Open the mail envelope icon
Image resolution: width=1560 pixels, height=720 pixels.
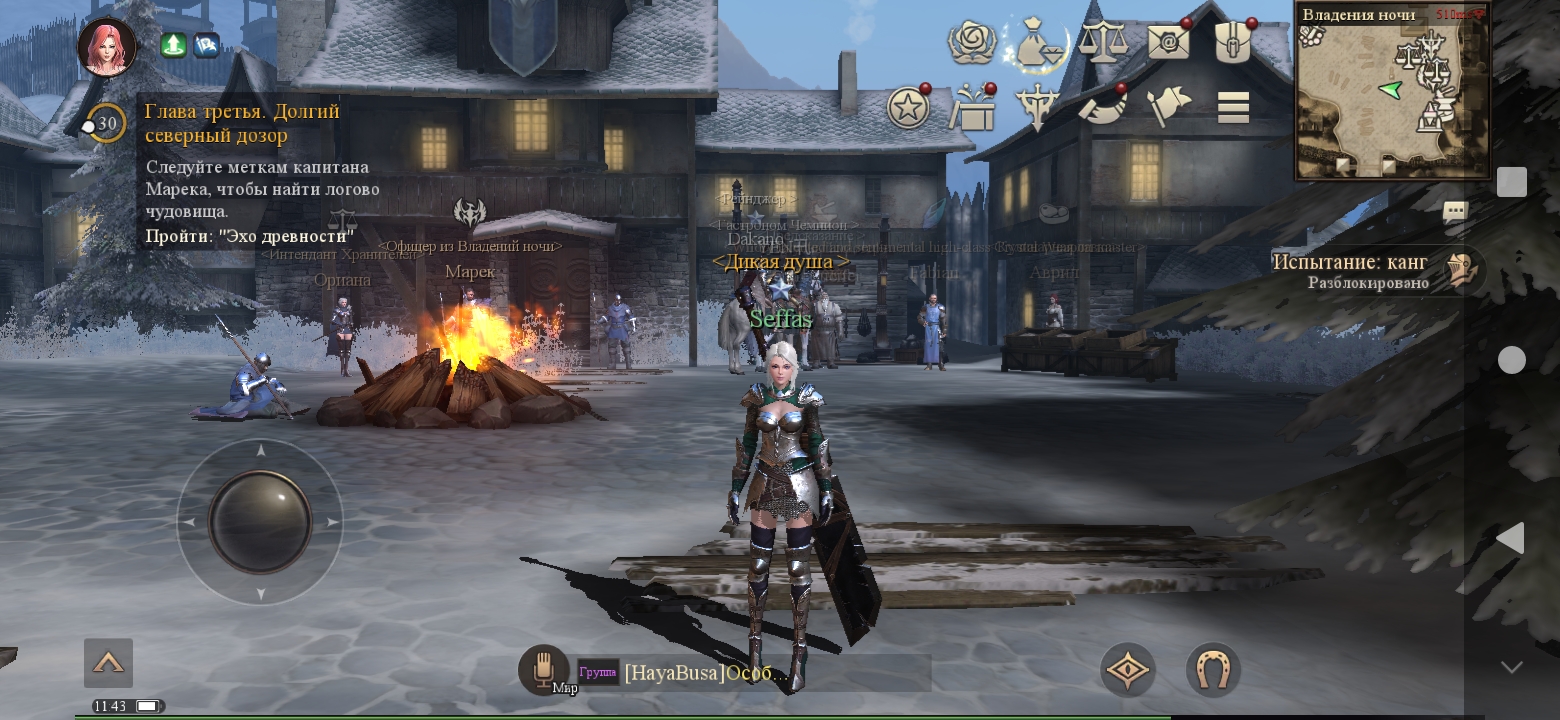click(x=1168, y=43)
